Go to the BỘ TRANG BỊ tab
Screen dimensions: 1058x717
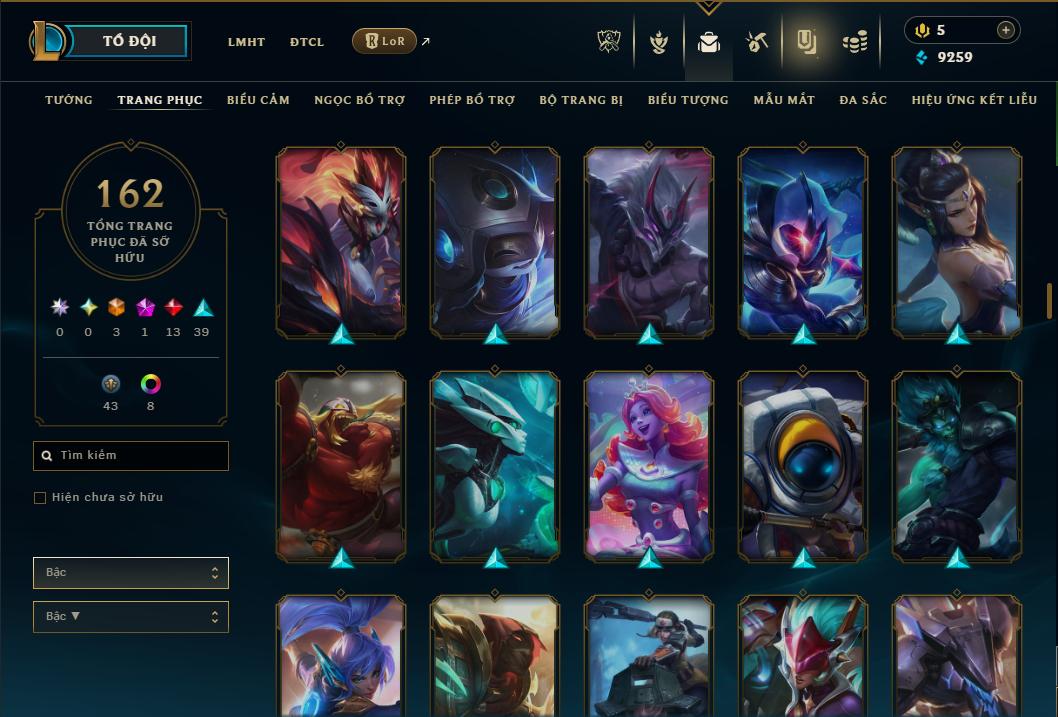click(581, 100)
